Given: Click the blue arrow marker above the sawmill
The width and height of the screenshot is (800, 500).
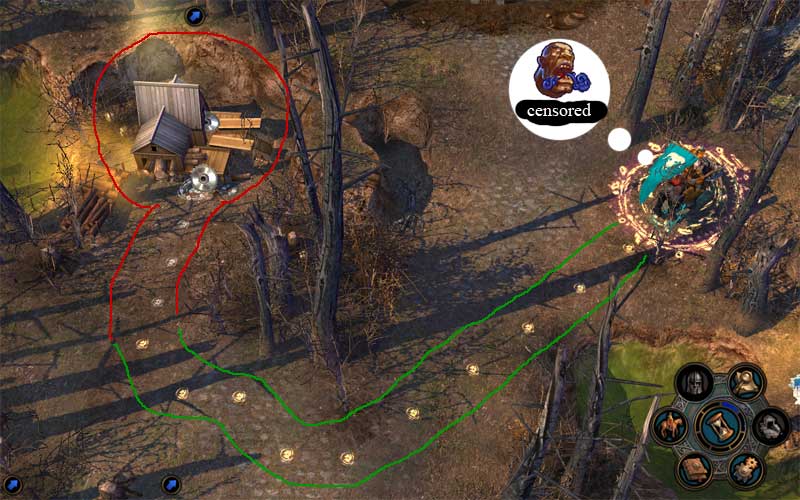Looking at the screenshot, I should (x=196, y=15).
